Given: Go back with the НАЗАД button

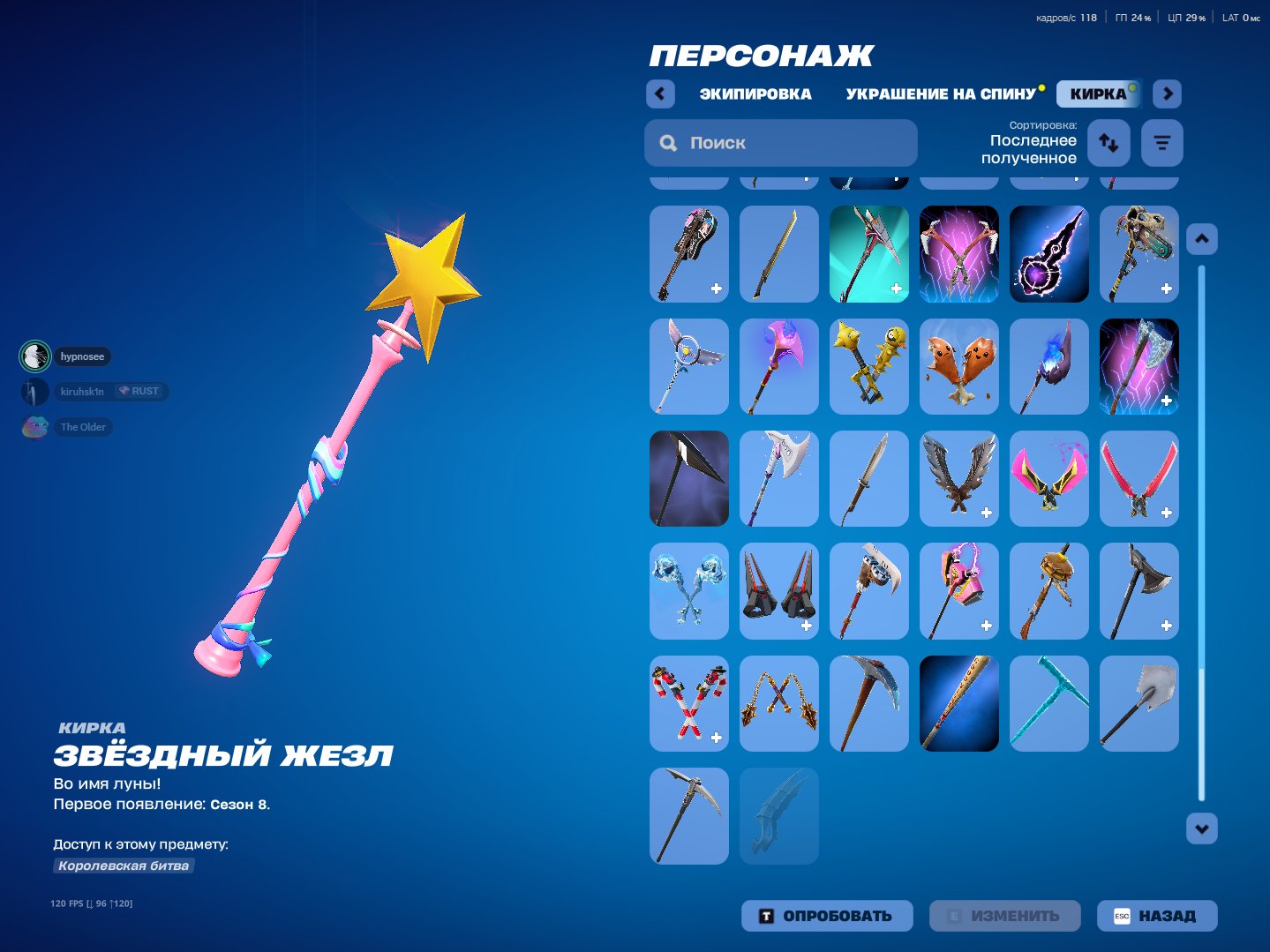Looking at the screenshot, I should click(1156, 916).
